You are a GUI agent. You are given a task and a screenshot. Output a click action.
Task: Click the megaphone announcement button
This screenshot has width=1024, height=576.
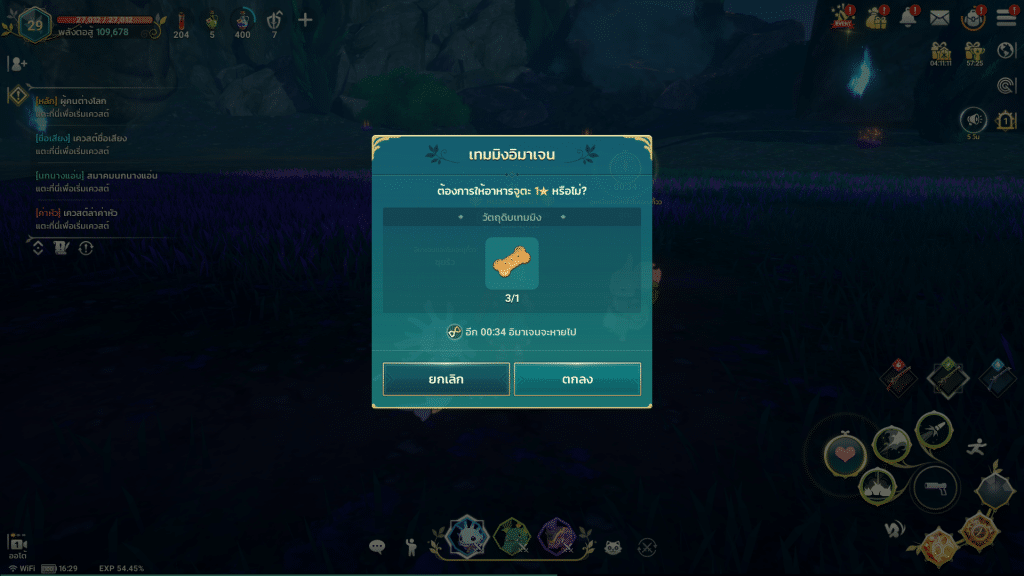pyautogui.click(x=973, y=120)
